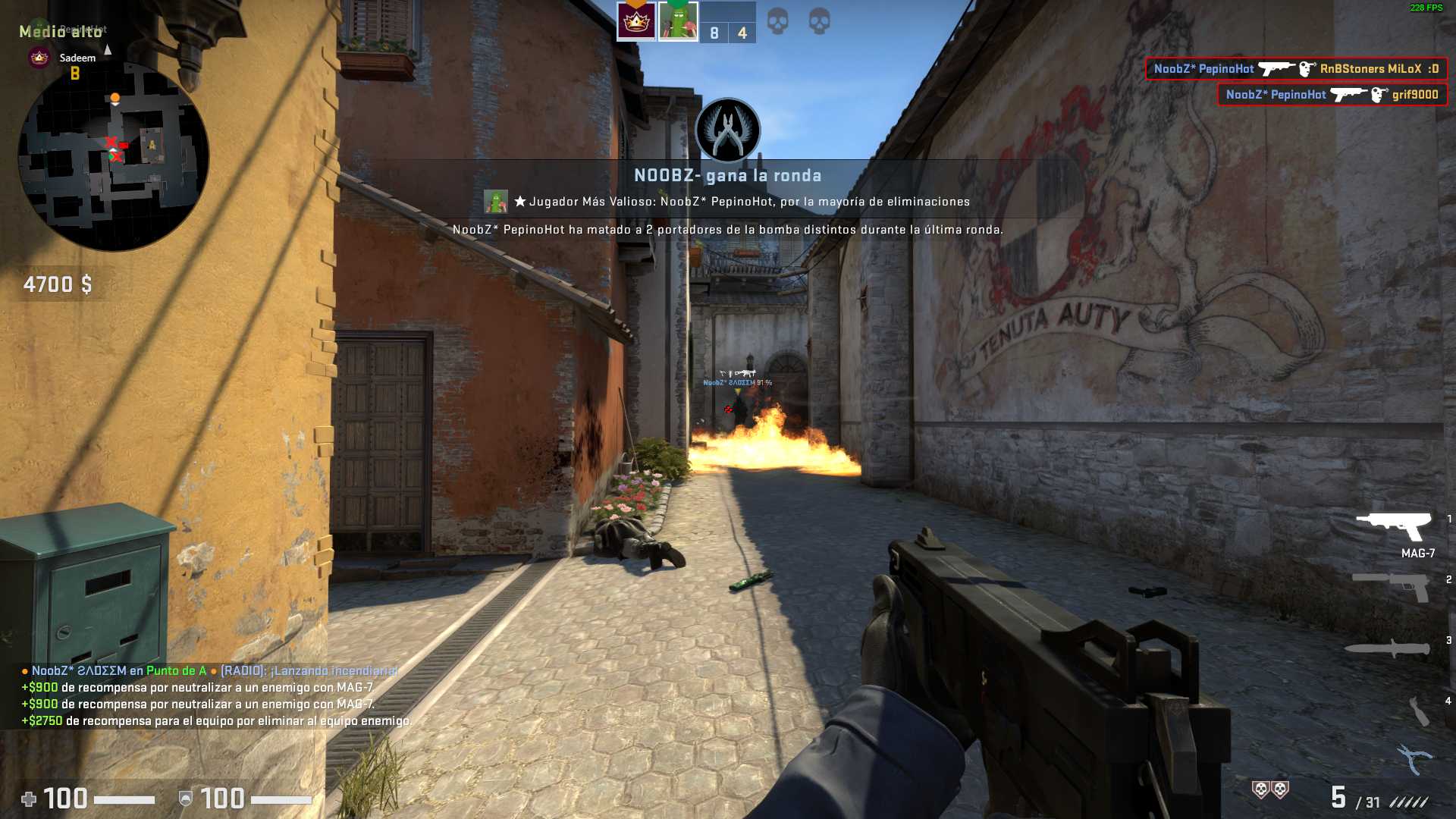Image resolution: width=1456 pixels, height=819 pixels.
Task: Choose the knife in the weapon list
Action: (x=1388, y=648)
